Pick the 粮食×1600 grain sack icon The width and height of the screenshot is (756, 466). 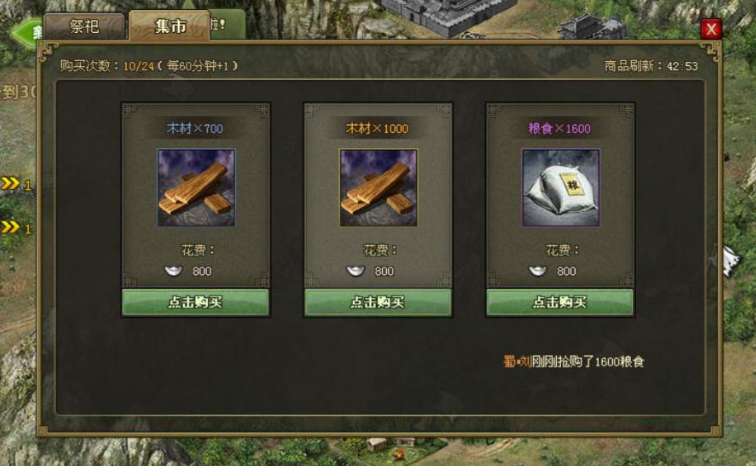click(x=560, y=188)
